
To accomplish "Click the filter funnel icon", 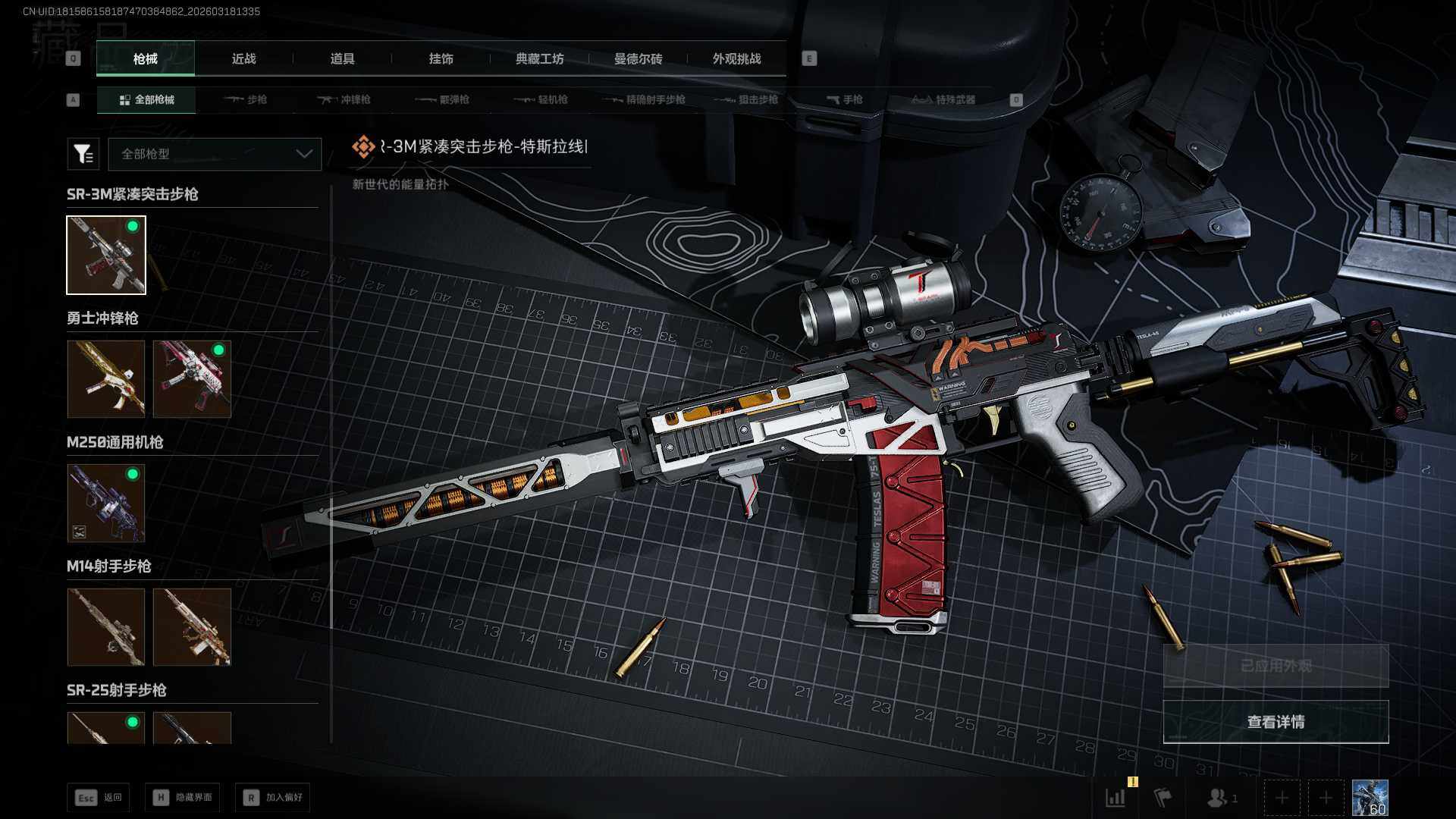I will point(83,154).
